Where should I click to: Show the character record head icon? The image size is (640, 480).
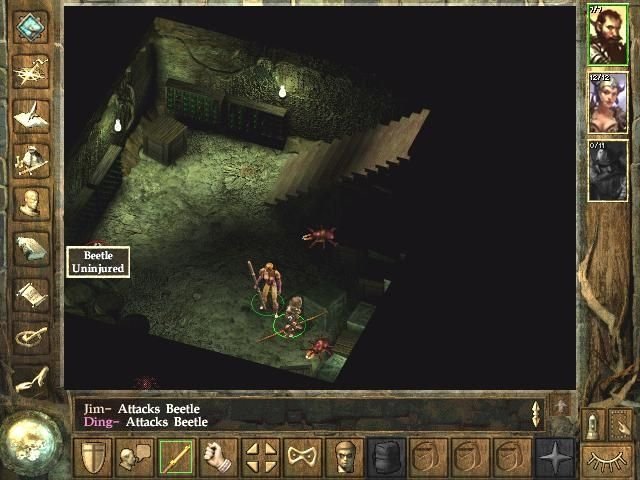click(x=32, y=203)
